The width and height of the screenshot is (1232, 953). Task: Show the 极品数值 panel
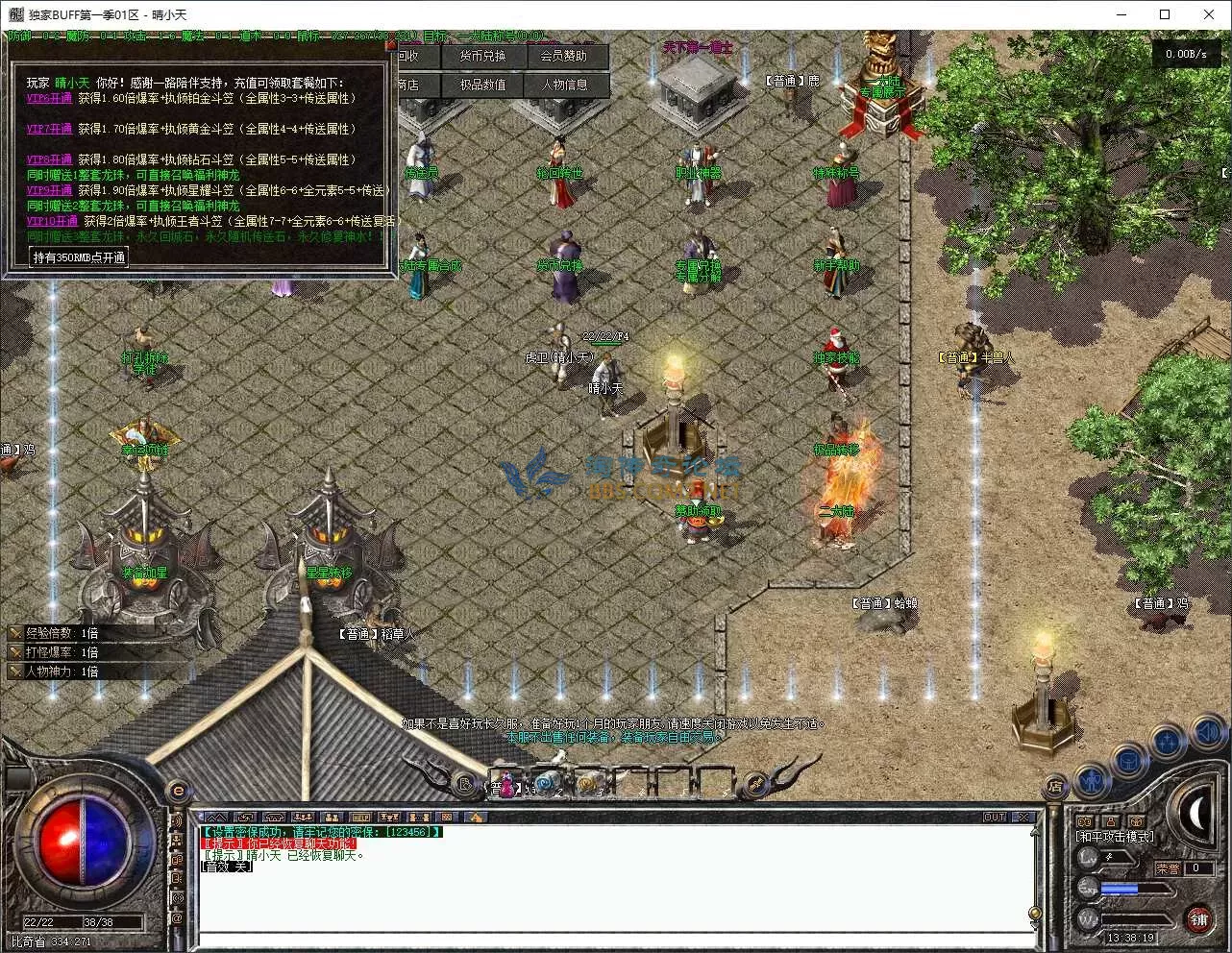tap(481, 85)
